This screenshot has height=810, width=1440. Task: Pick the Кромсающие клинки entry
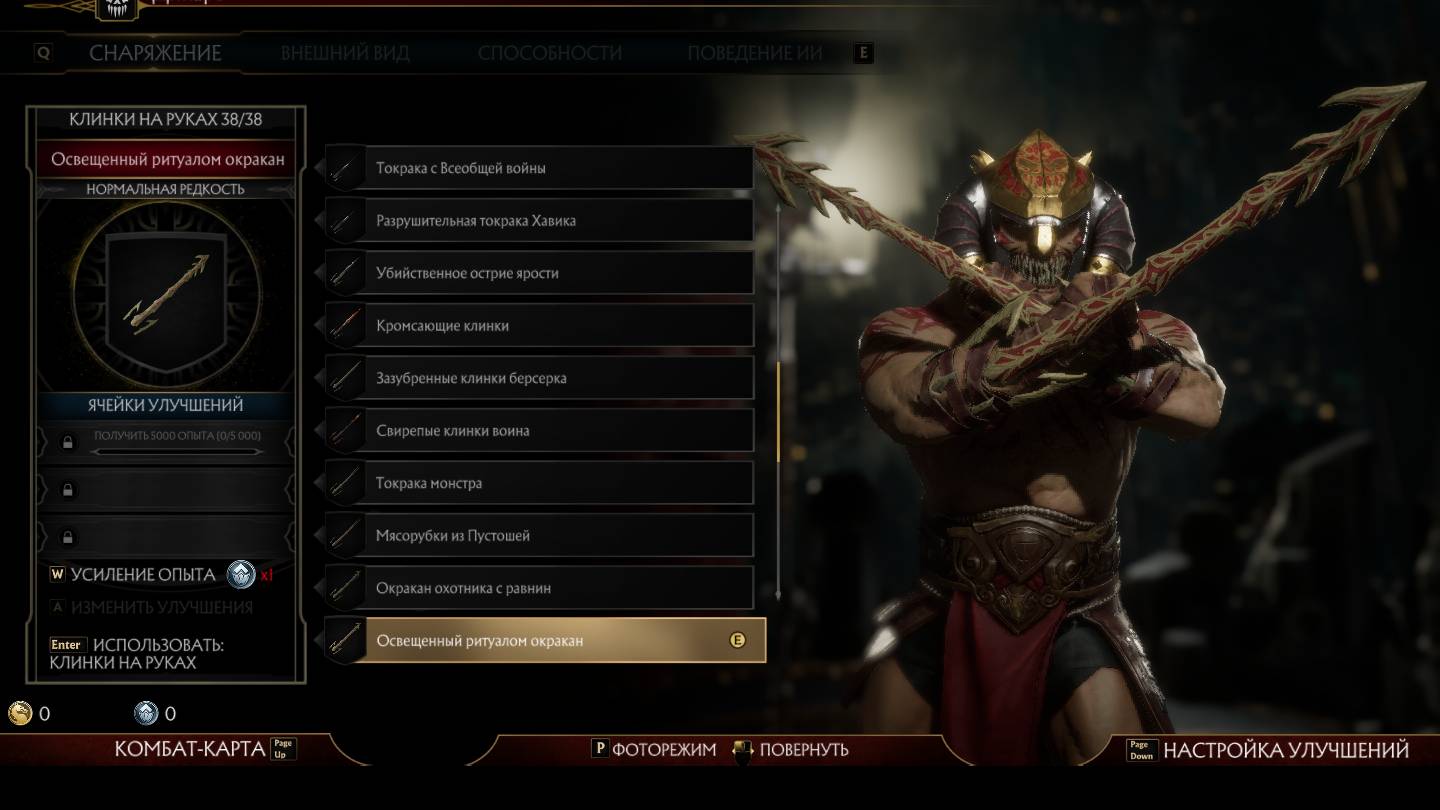[x=540, y=326]
